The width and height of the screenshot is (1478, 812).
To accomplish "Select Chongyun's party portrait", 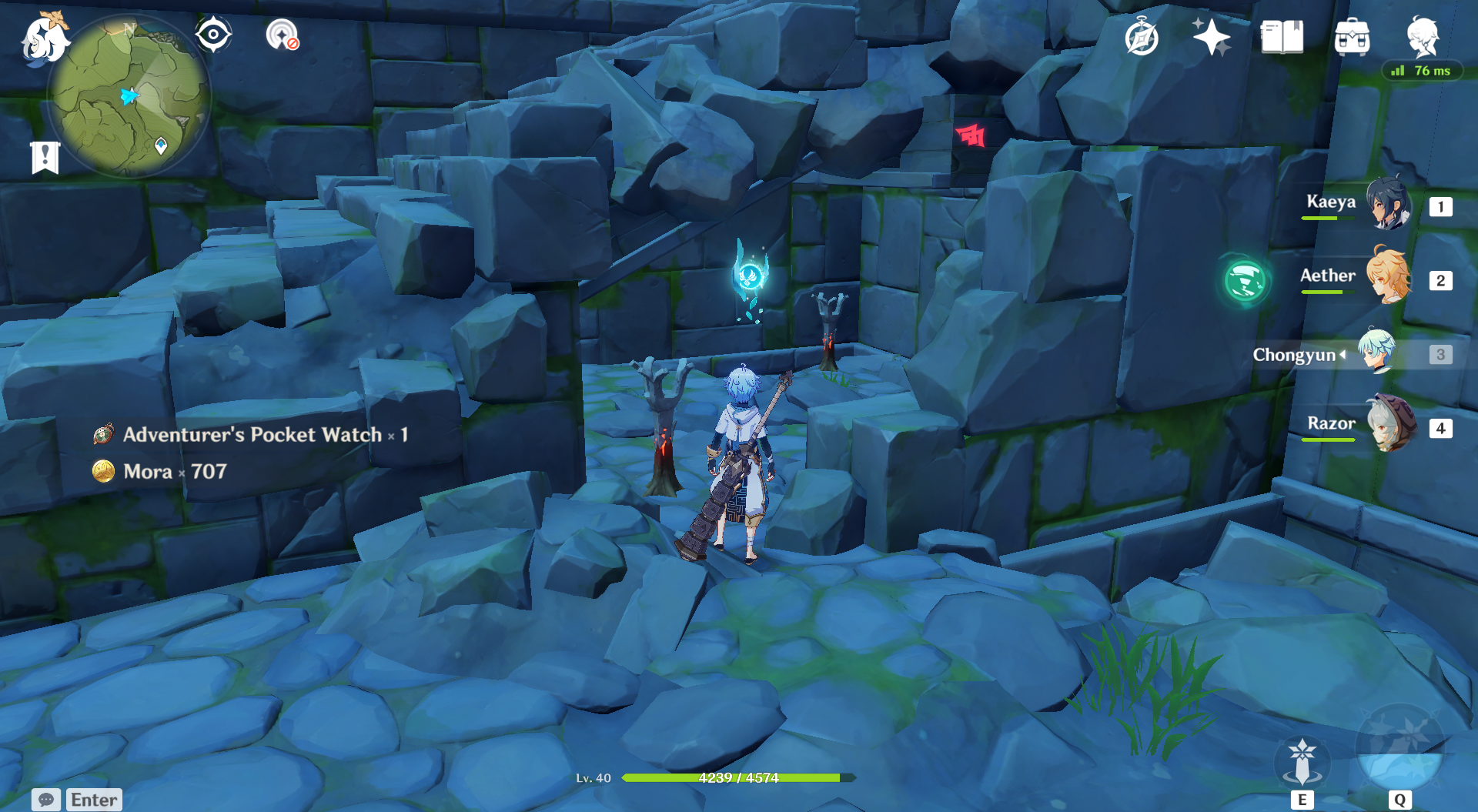I will pyautogui.click(x=1376, y=352).
